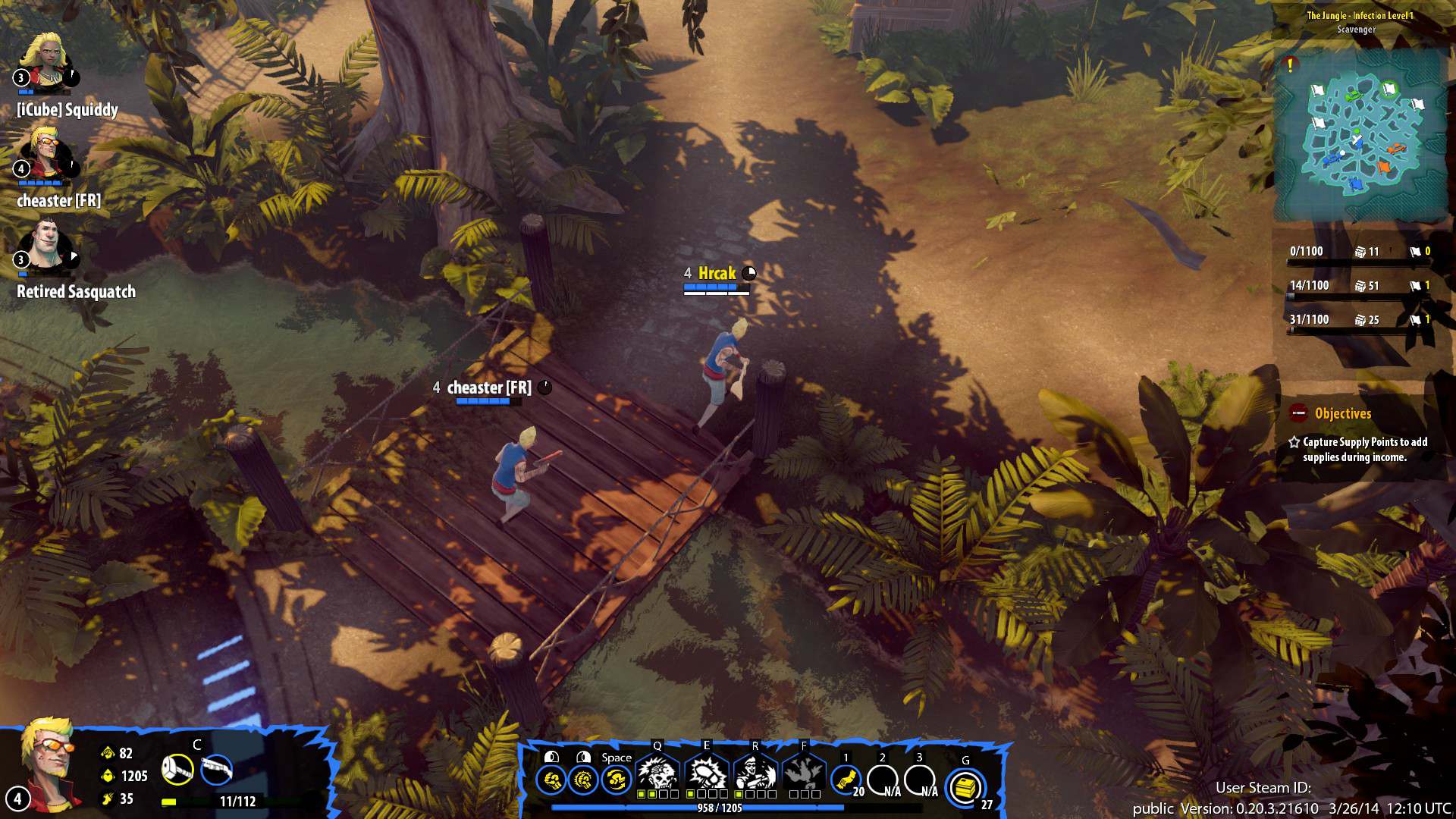Activate the E hammer smash ability

tap(706, 773)
